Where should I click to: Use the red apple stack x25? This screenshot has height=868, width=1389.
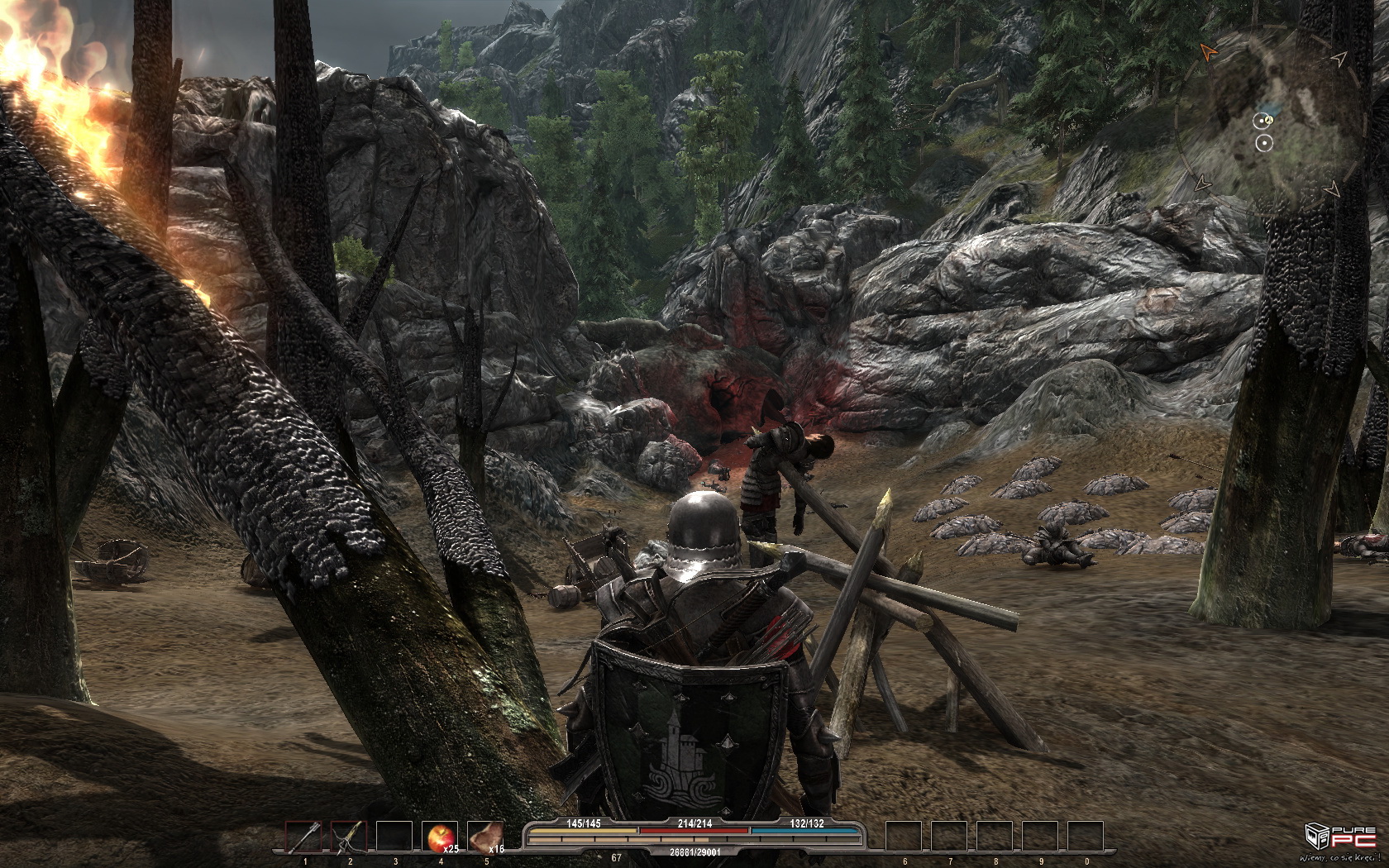pos(439,837)
